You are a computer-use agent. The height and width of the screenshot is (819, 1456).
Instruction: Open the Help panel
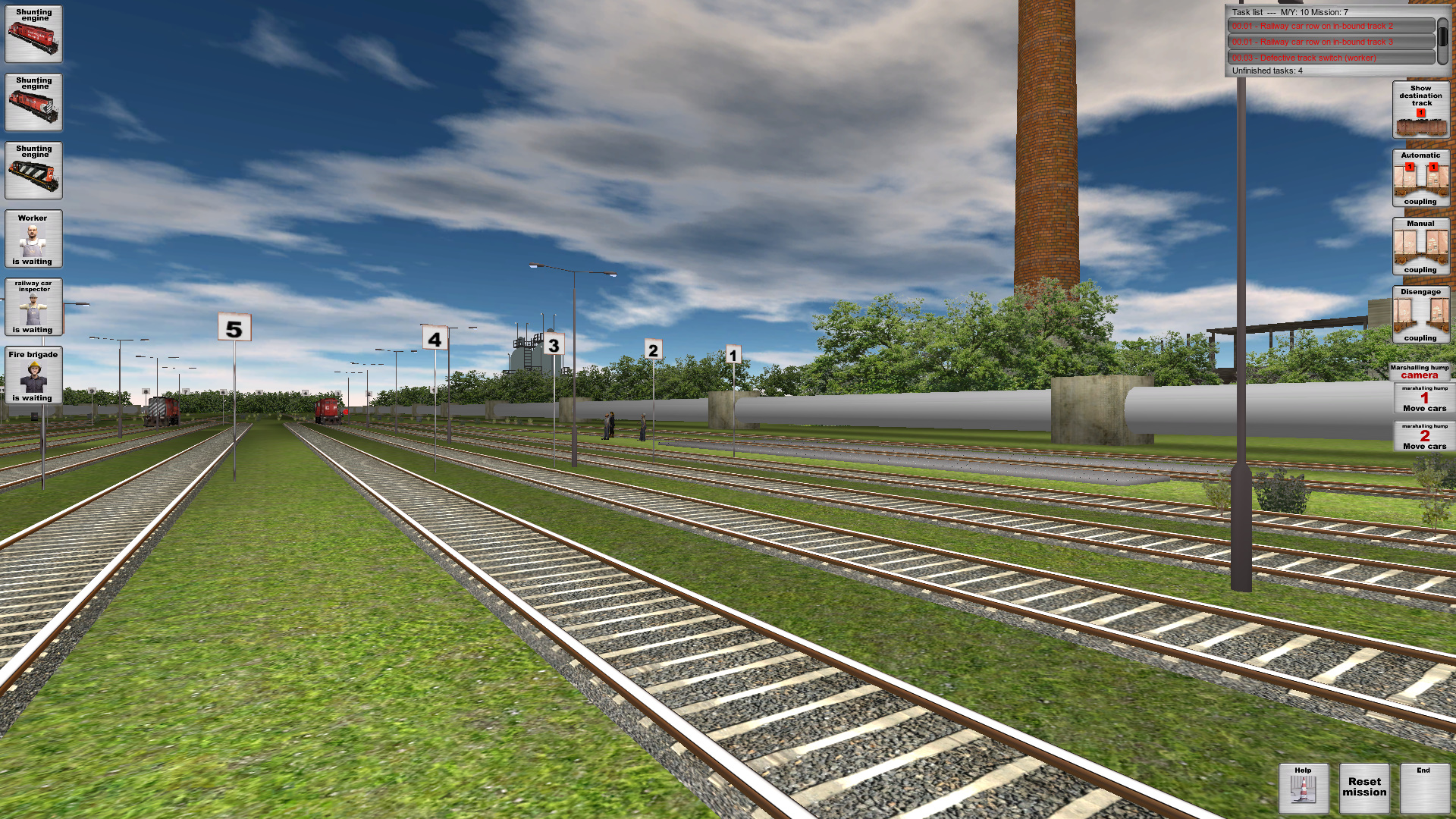(x=1303, y=787)
